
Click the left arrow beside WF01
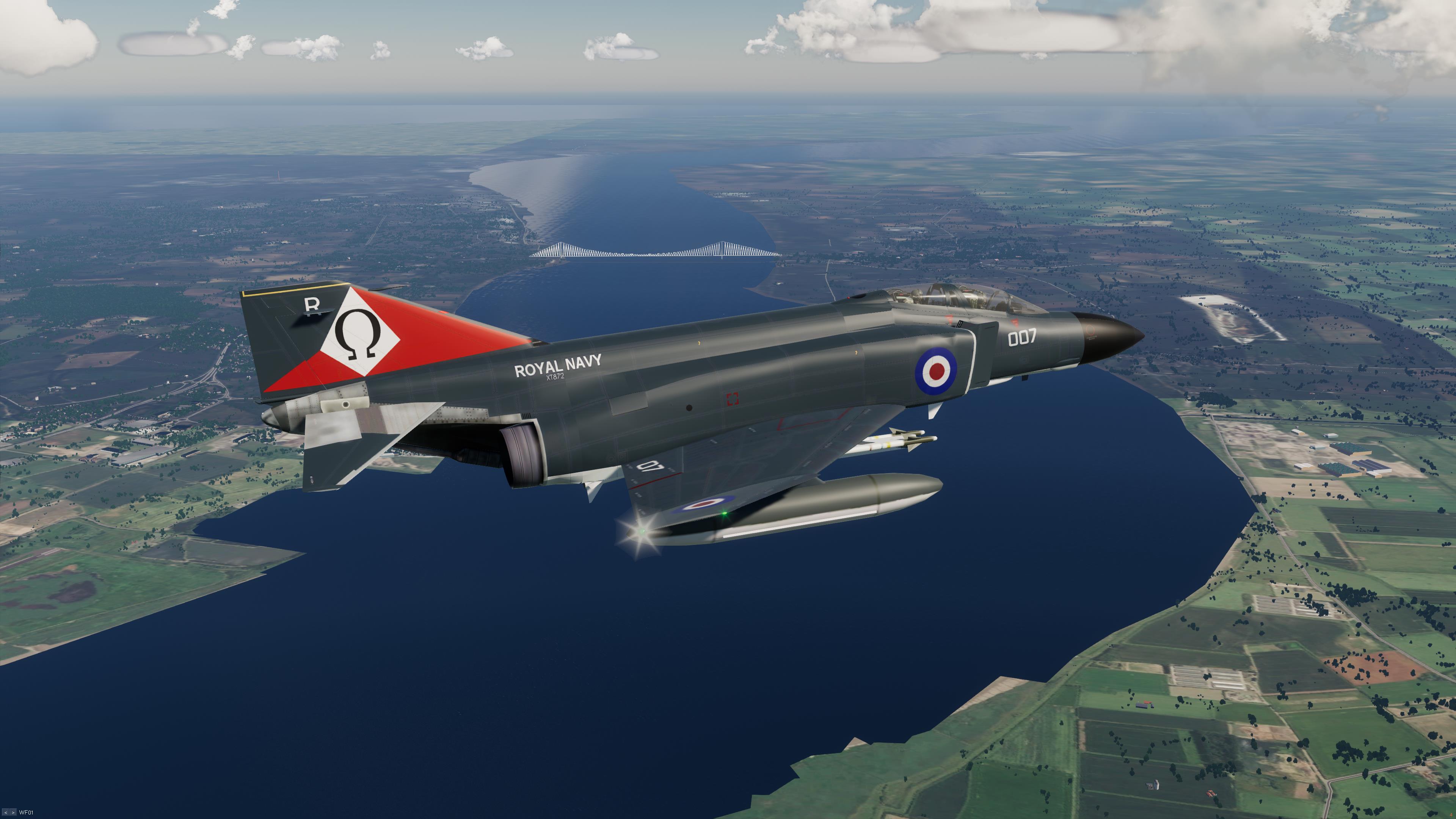pyautogui.click(x=6, y=813)
